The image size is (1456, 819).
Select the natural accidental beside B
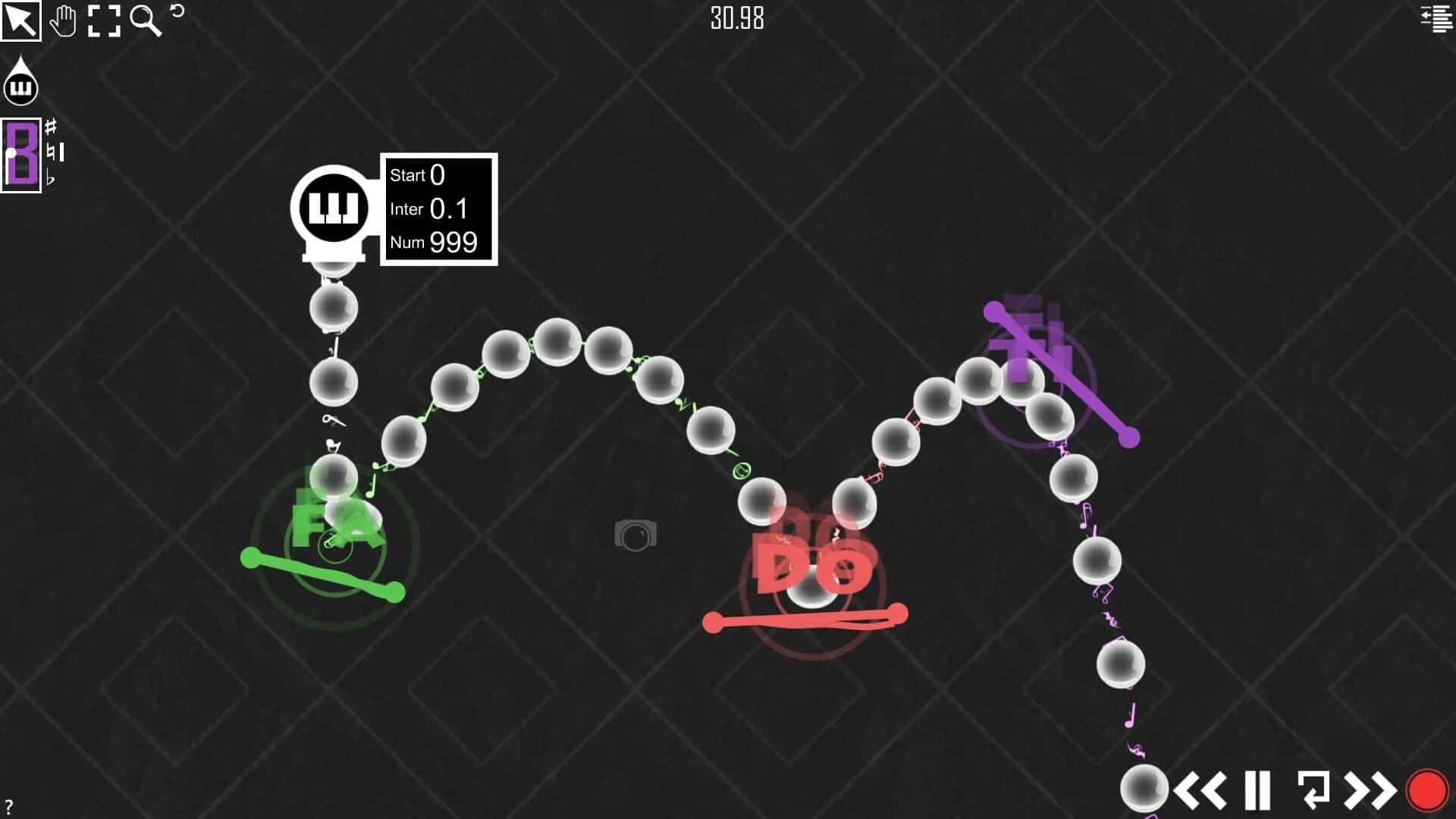pos(51,151)
